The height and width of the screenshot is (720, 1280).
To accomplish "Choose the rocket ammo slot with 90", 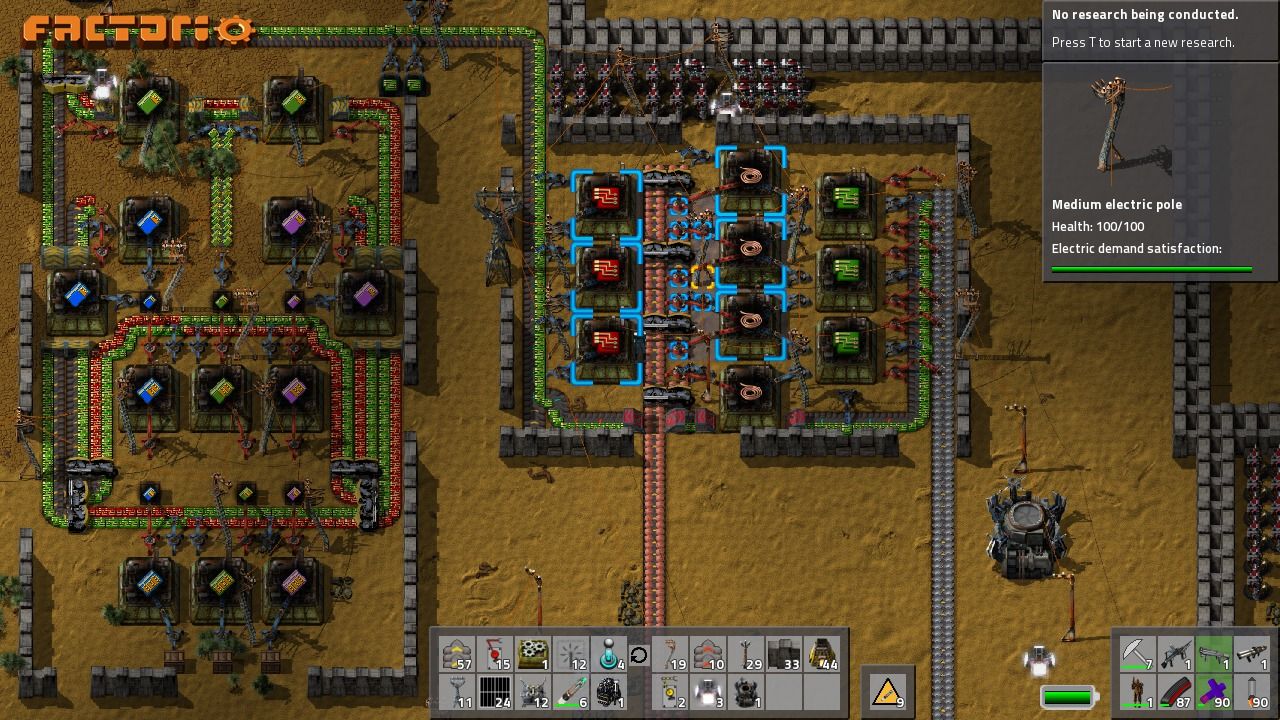I will click(1251, 692).
